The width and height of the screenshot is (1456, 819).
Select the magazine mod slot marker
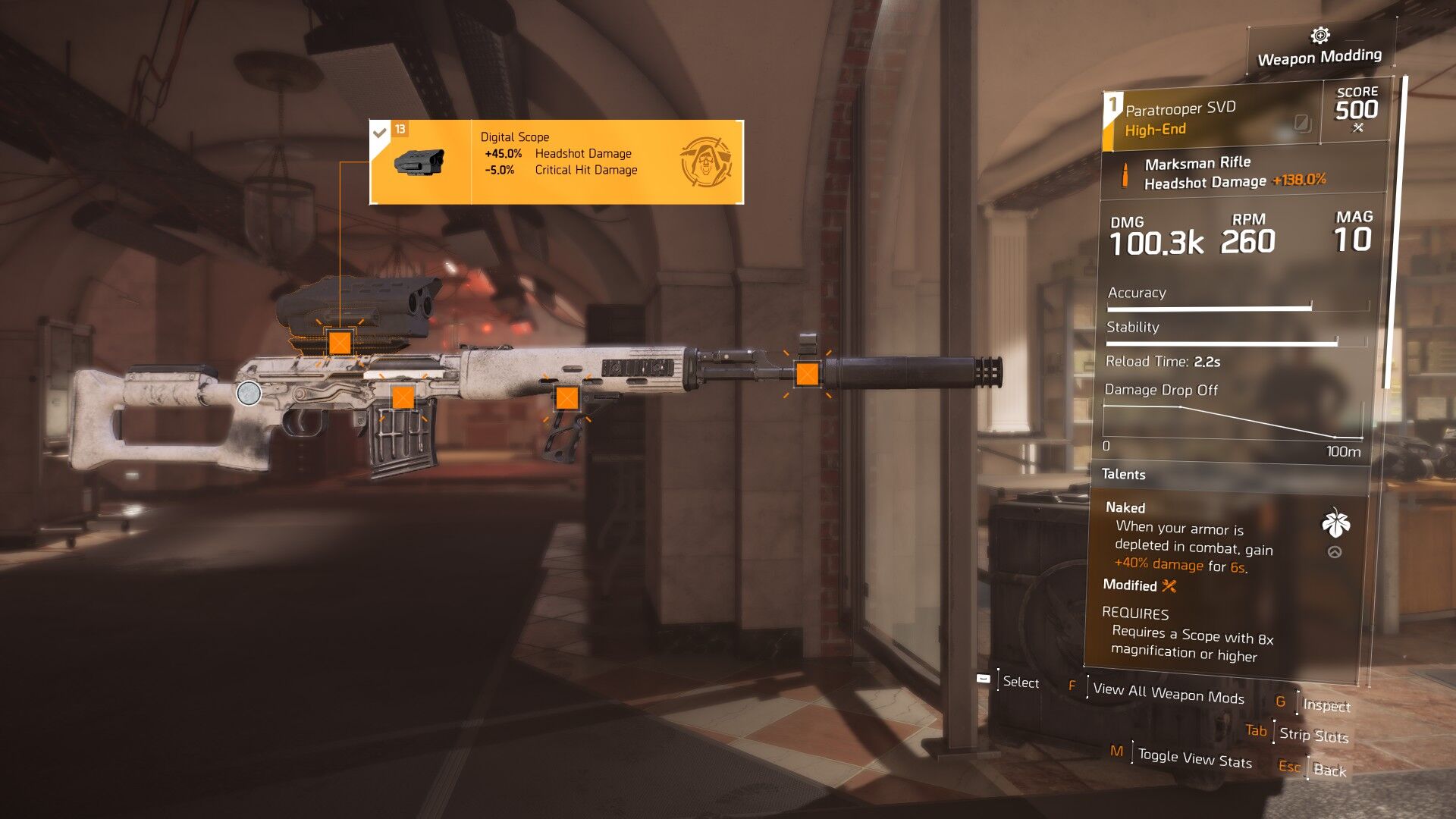pyautogui.click(x=403, y=397)
